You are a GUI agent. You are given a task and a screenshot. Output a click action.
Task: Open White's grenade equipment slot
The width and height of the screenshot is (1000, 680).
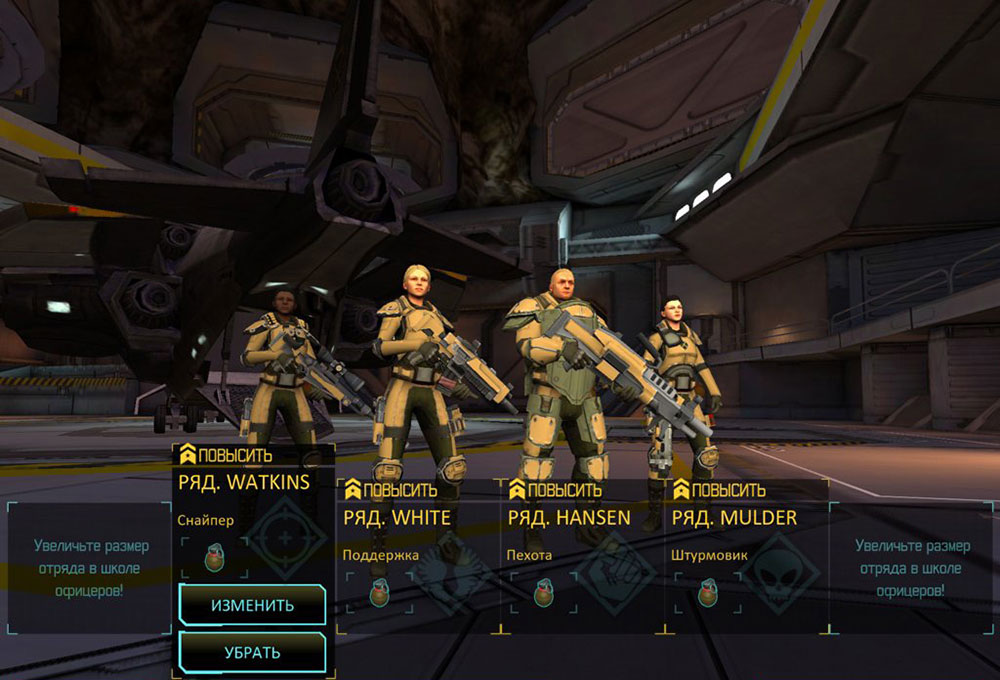click(x=378, y=591)
